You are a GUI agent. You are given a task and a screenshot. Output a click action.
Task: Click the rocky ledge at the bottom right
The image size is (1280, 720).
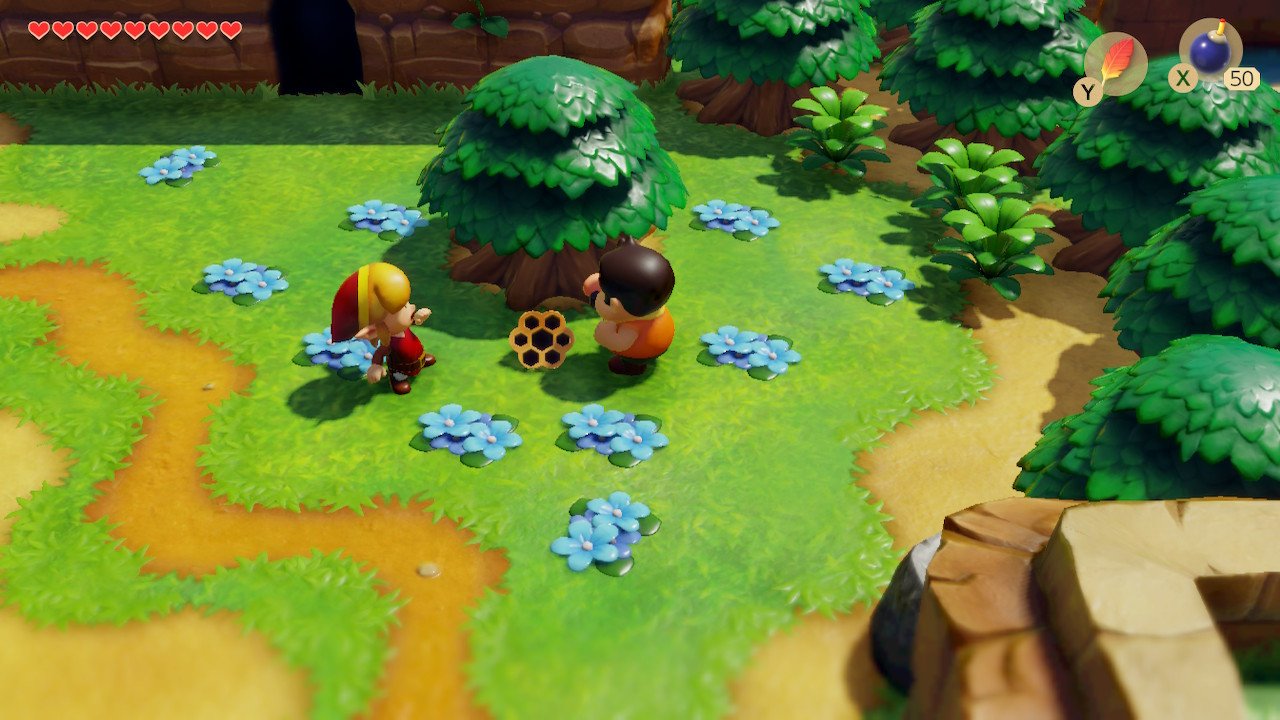point(1100,620)
